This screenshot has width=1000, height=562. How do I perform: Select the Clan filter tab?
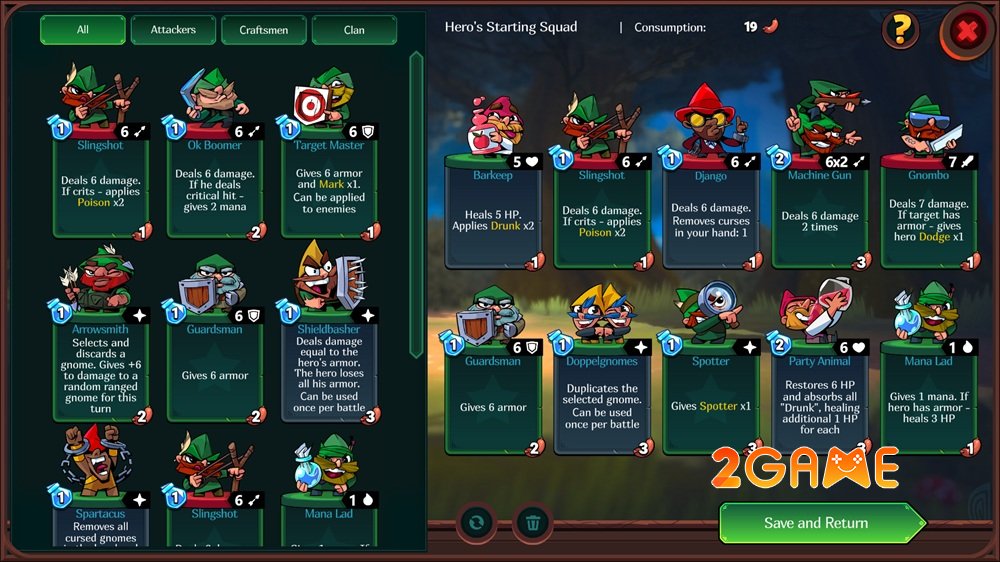point(354,30)
